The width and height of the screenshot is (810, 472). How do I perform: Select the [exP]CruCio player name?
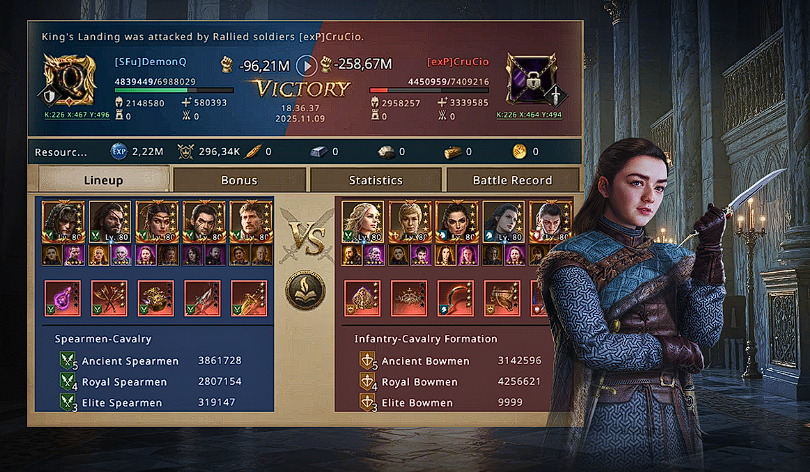(458, 62)
